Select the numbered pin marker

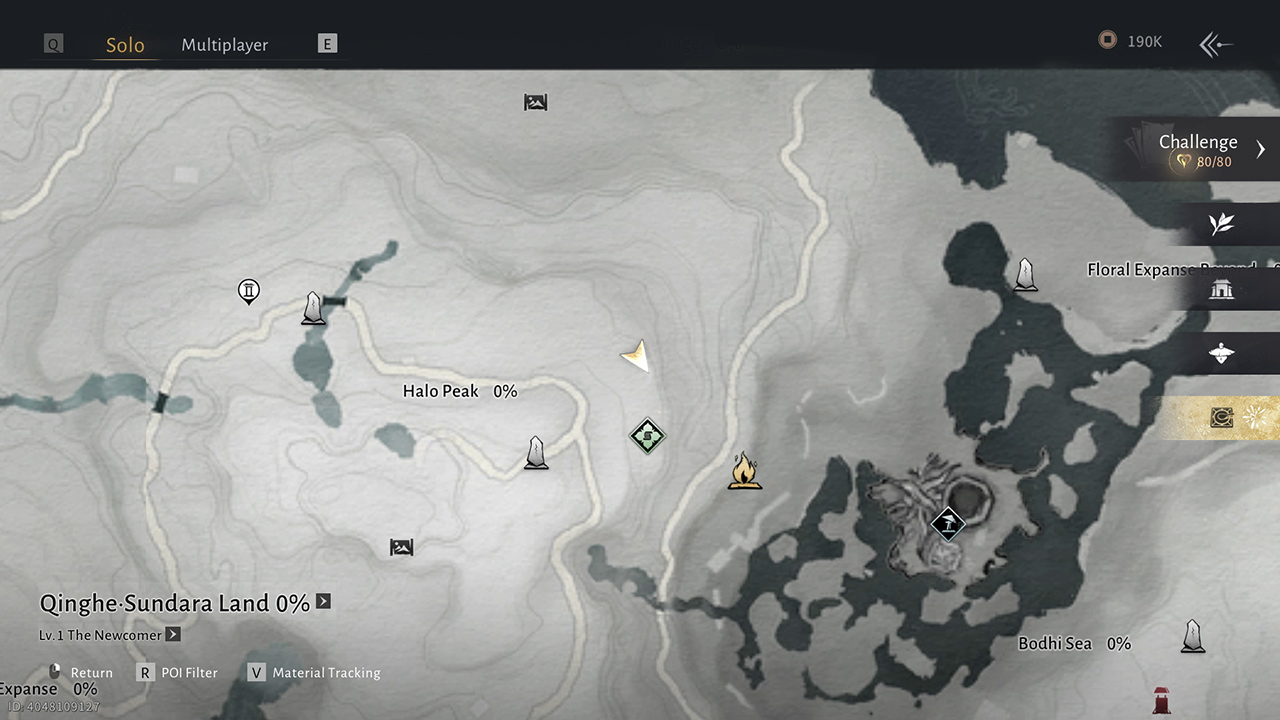[249, 292]
